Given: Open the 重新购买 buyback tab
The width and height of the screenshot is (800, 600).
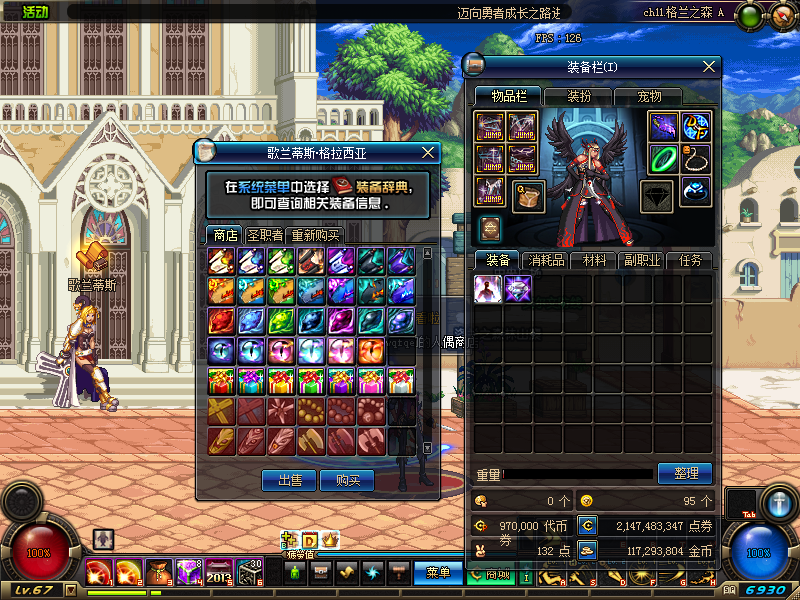Looking at the screenshot, I should click(x=315, y=236).
